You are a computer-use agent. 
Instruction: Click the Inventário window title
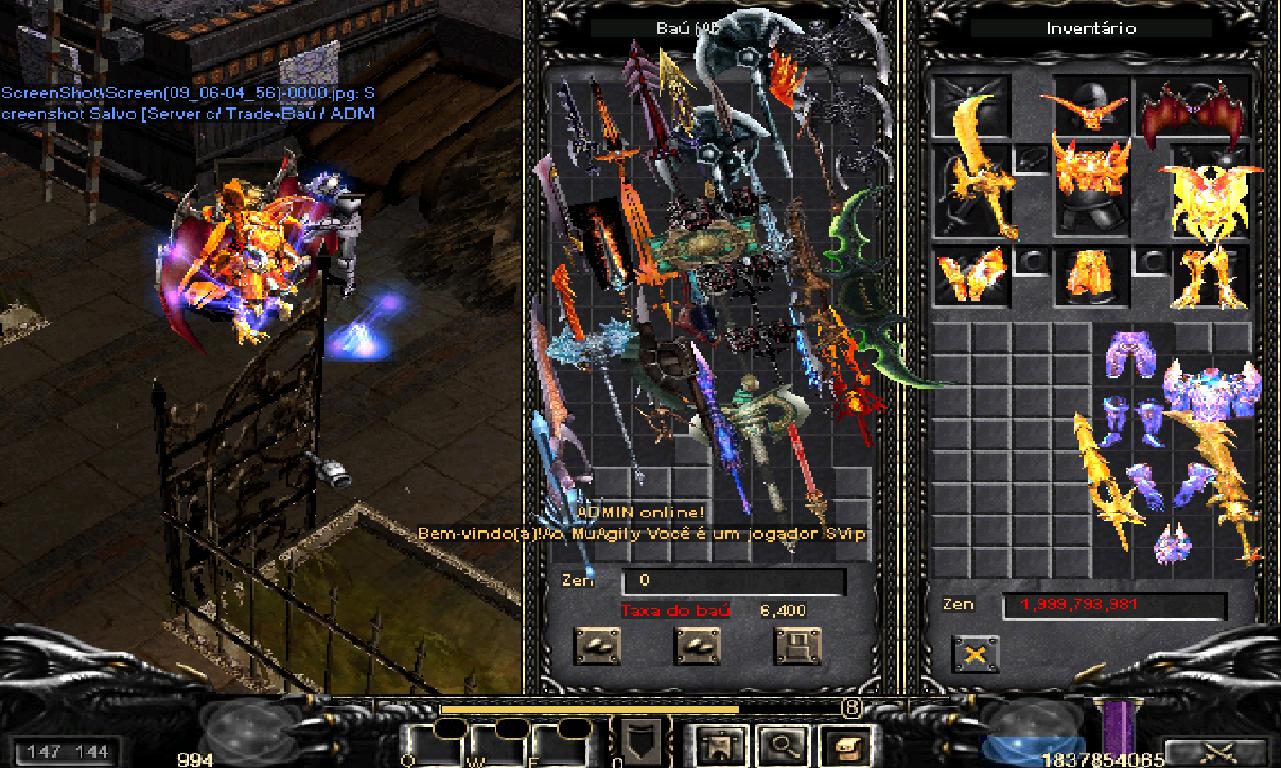[x=1090, y=28]
